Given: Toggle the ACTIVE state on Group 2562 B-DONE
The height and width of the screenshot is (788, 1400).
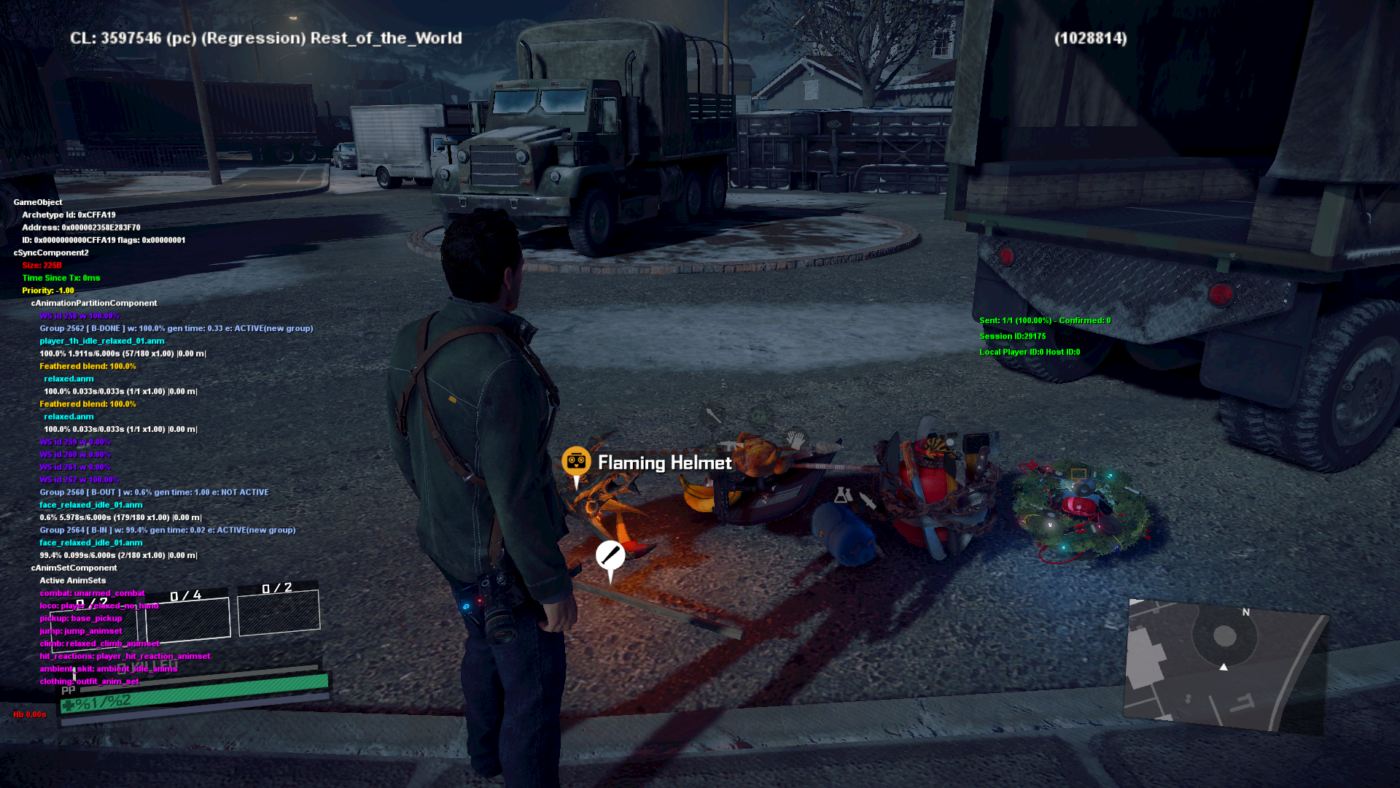Looking at the screenshot, I should (x=175, y=326).
